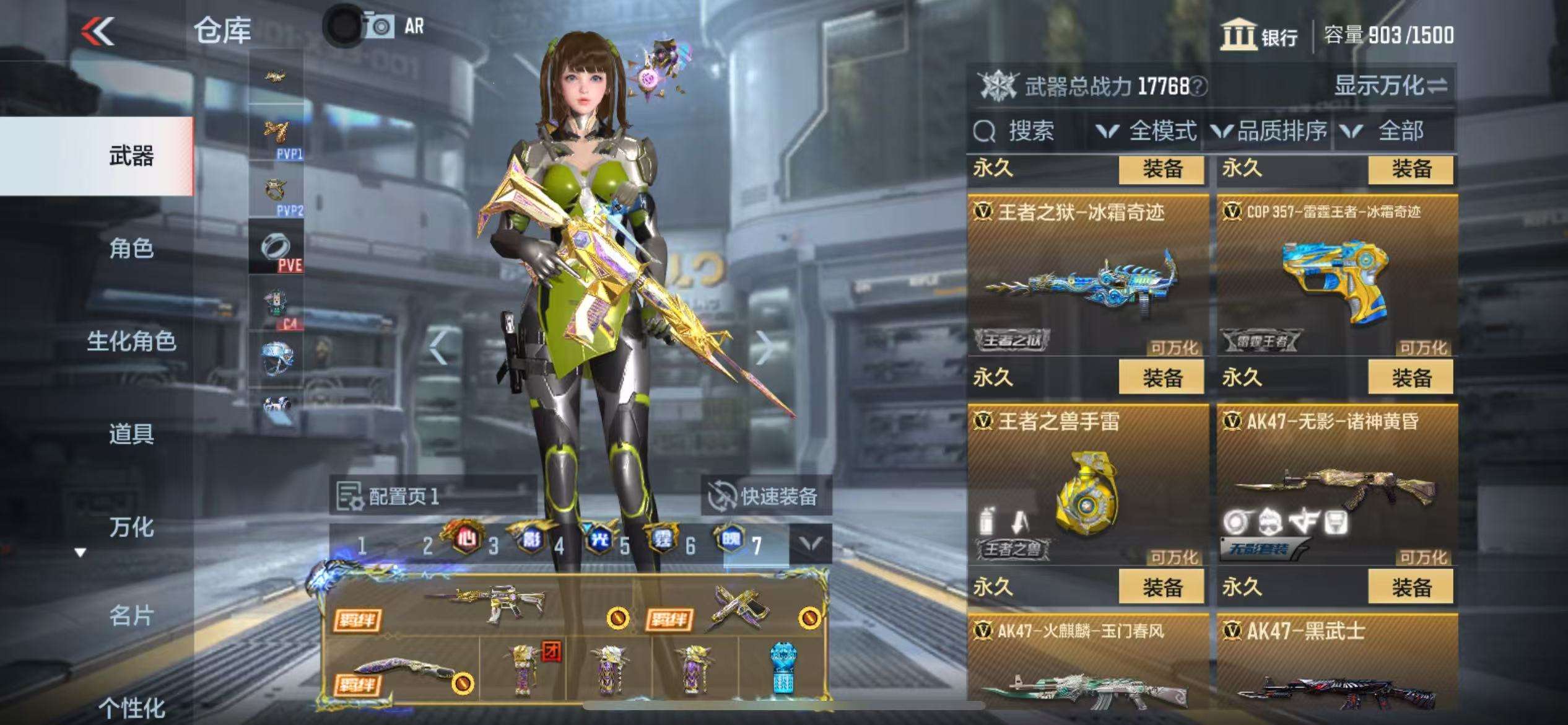Open the 全模式 mode filter dropdown

click(x=1147, y=131)
